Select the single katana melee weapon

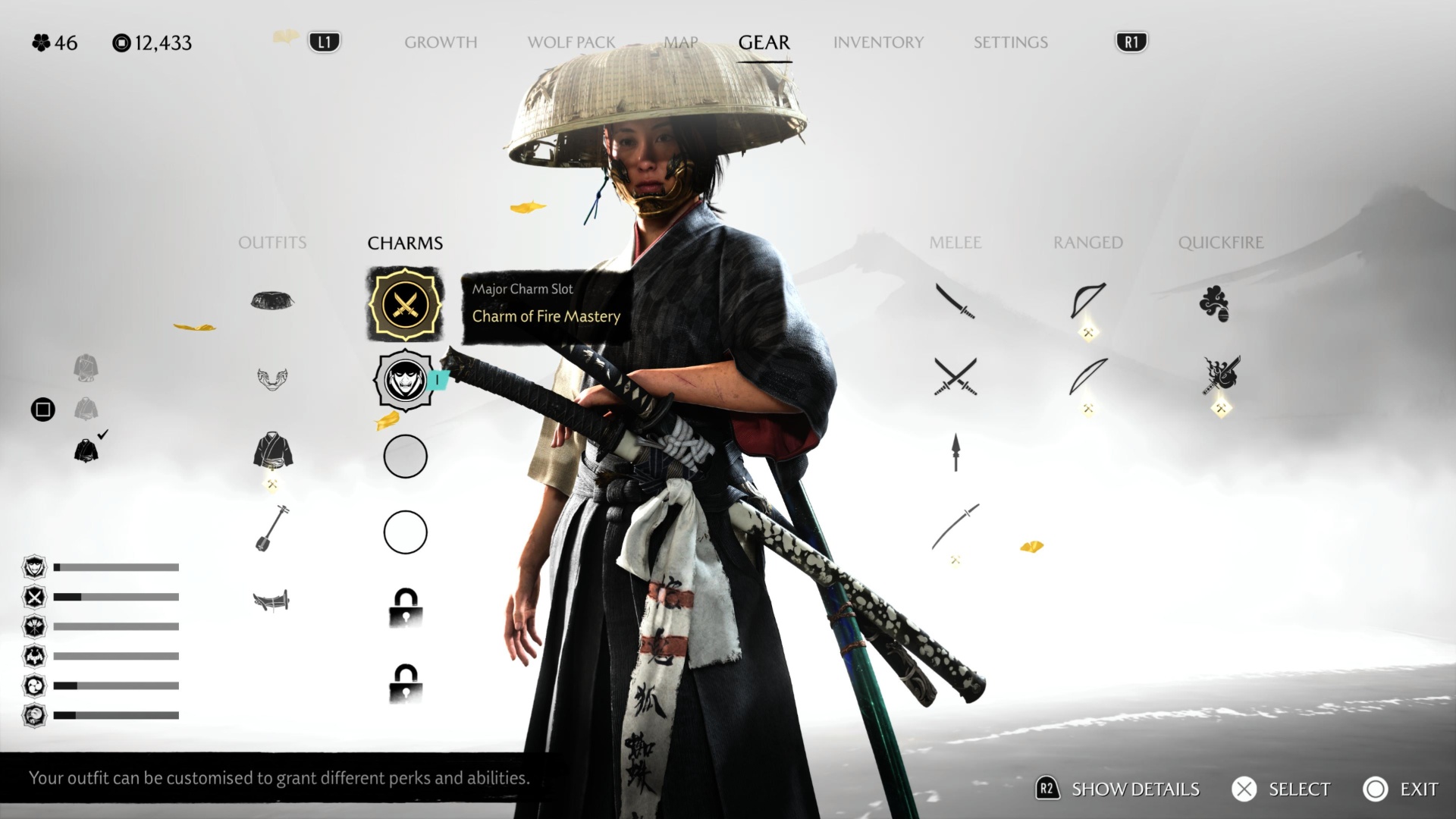955,301
